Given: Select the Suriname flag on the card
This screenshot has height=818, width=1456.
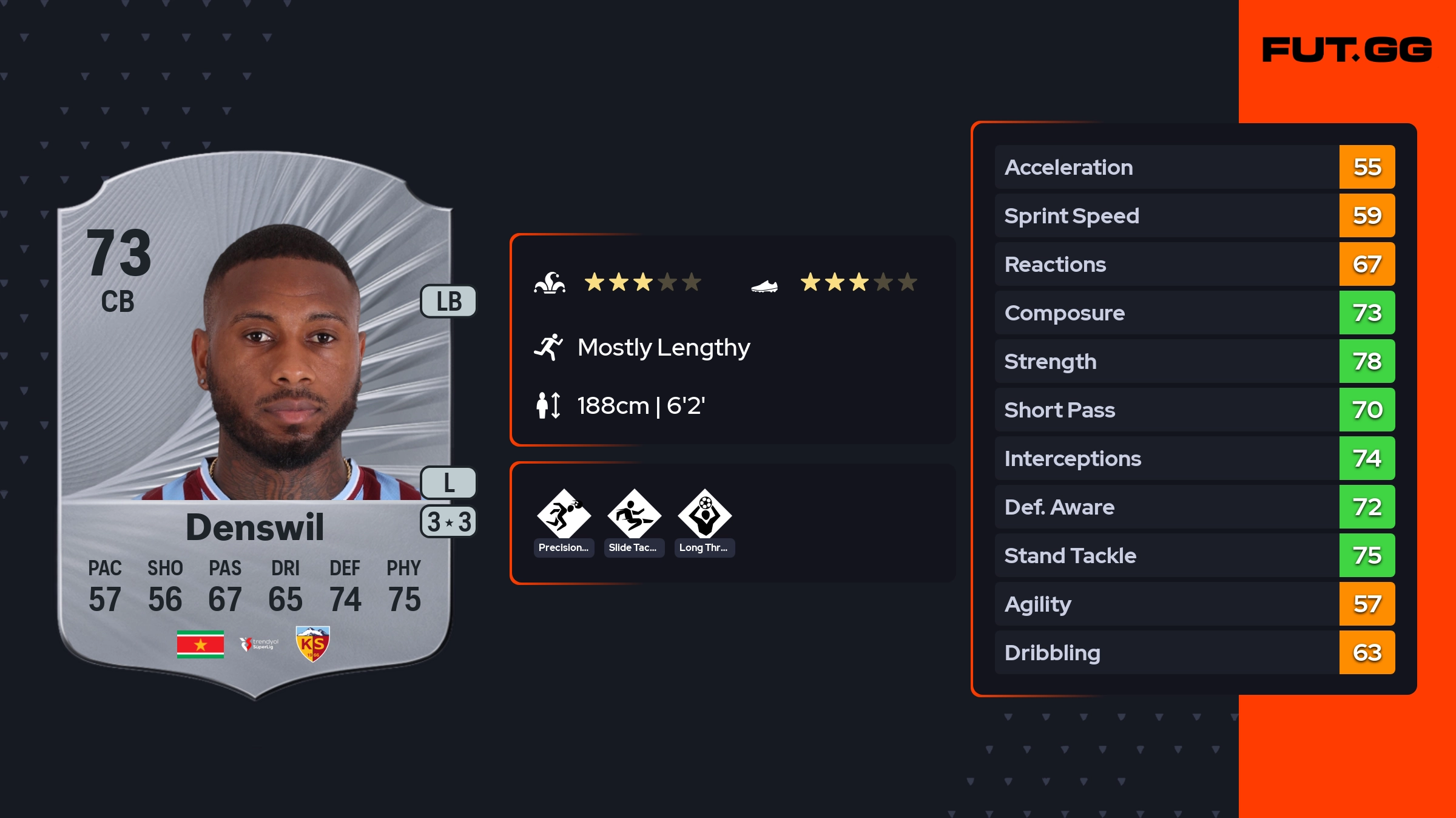Looking at the screenshot, I should (200, 644).
